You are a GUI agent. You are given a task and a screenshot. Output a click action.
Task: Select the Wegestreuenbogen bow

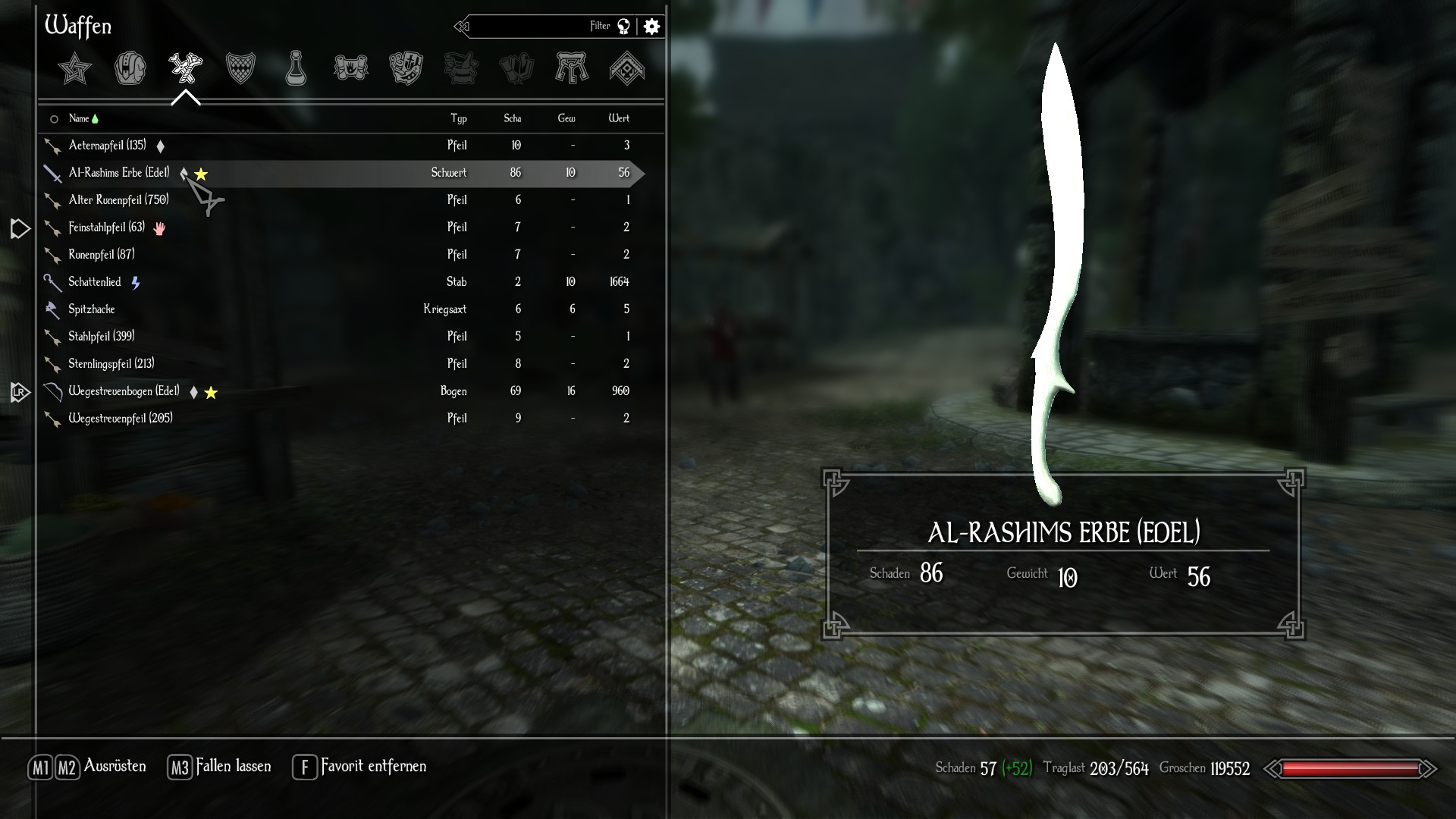coord(124,391)
